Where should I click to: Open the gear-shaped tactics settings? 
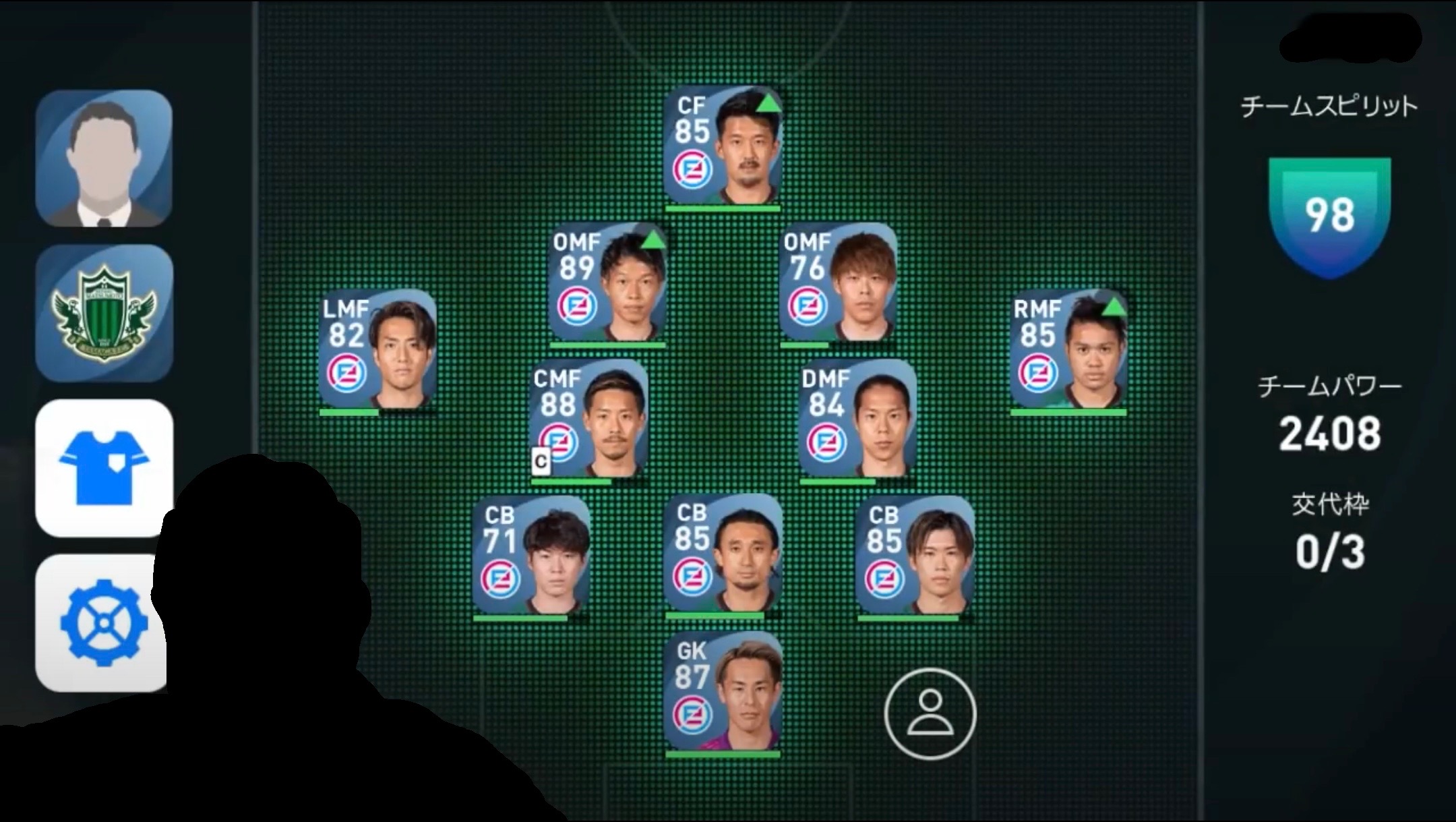(x=101, y=622)
